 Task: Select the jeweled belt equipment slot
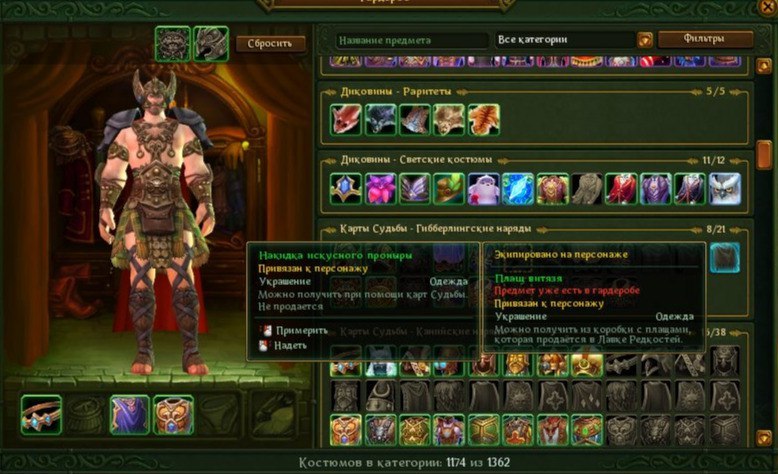(42, 414)
